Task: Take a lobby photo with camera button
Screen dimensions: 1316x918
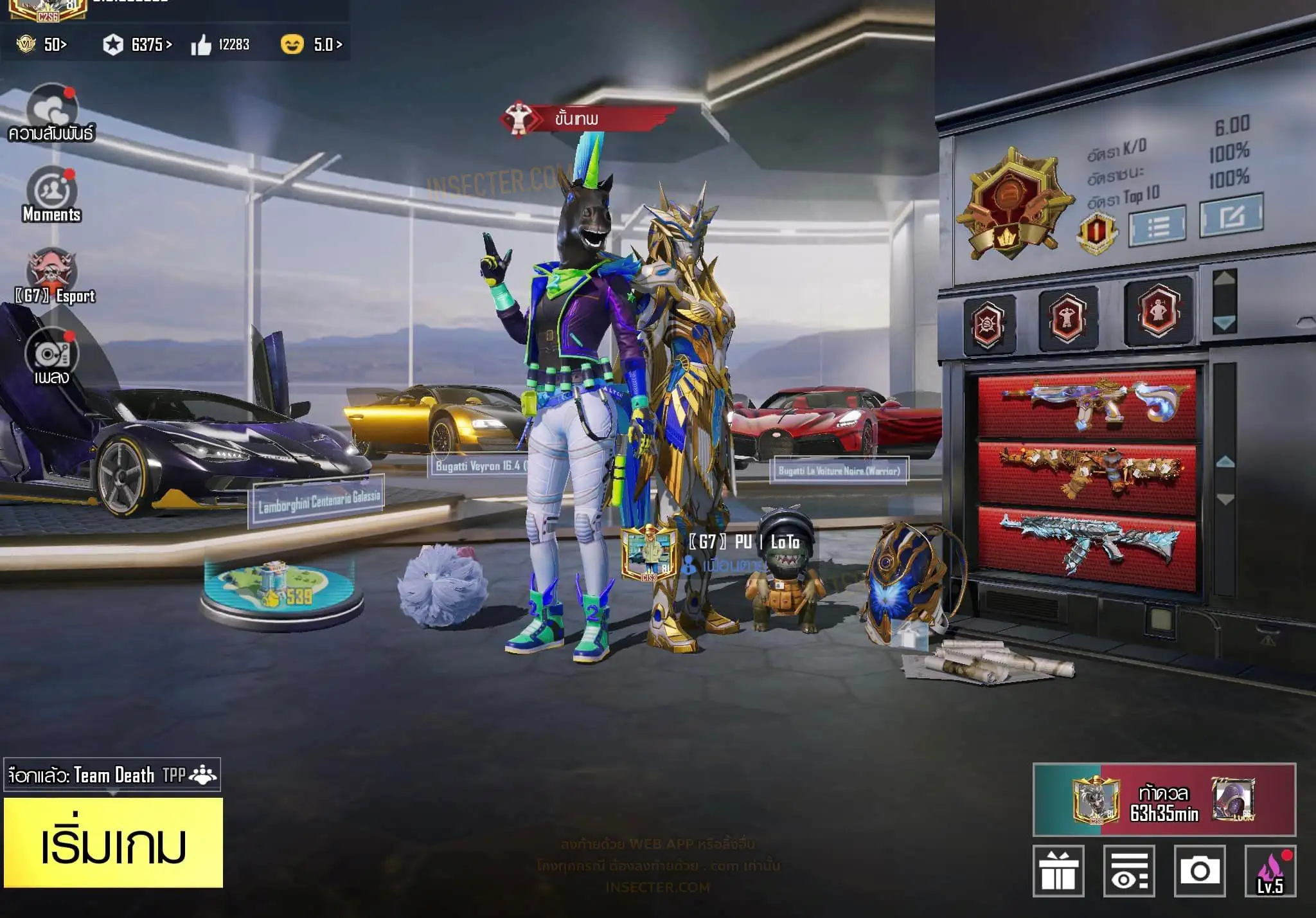Action: click(x=1199, y=871)
